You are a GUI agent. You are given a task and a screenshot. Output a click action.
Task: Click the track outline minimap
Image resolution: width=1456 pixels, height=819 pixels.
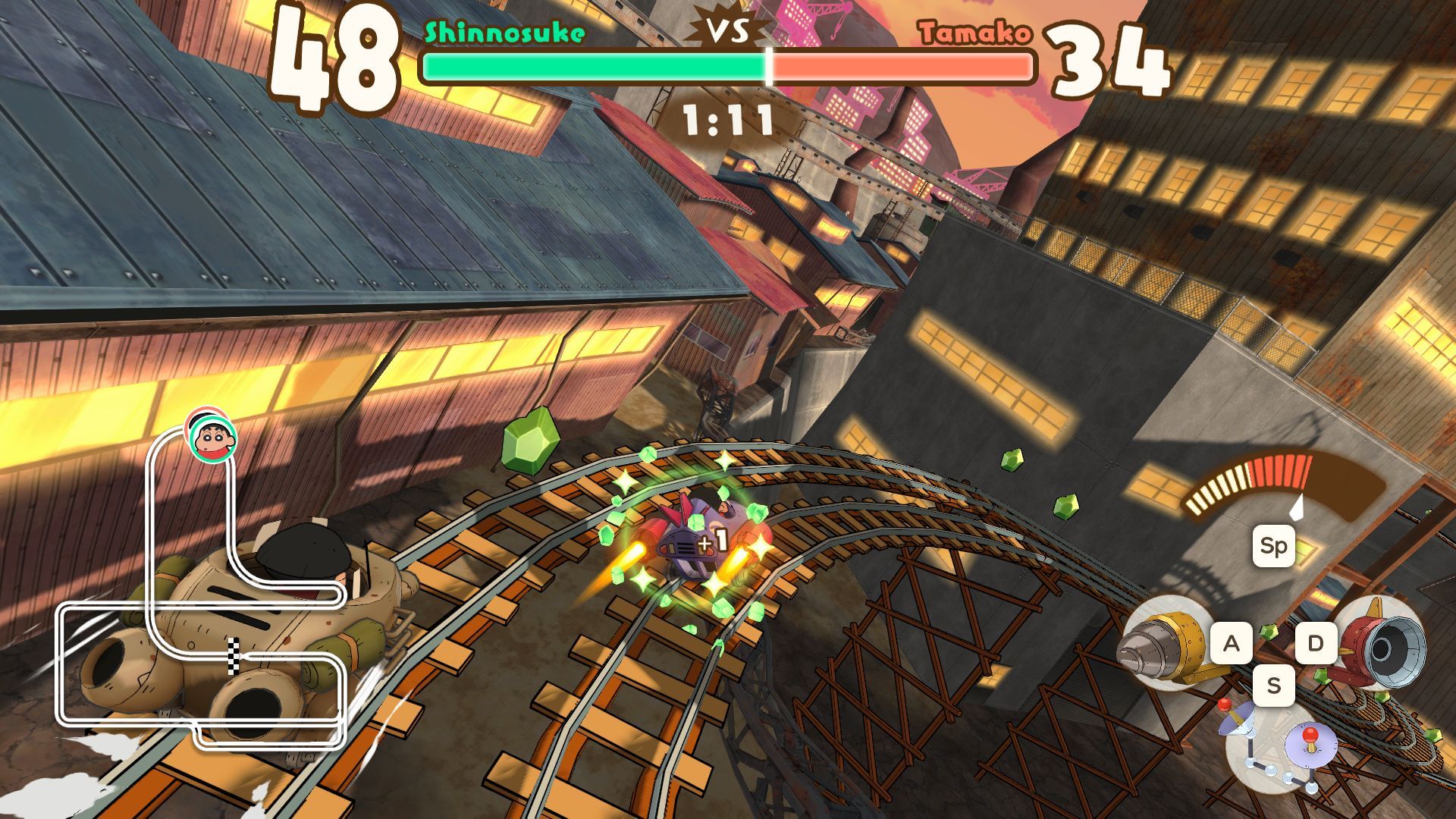click(201, 607)
